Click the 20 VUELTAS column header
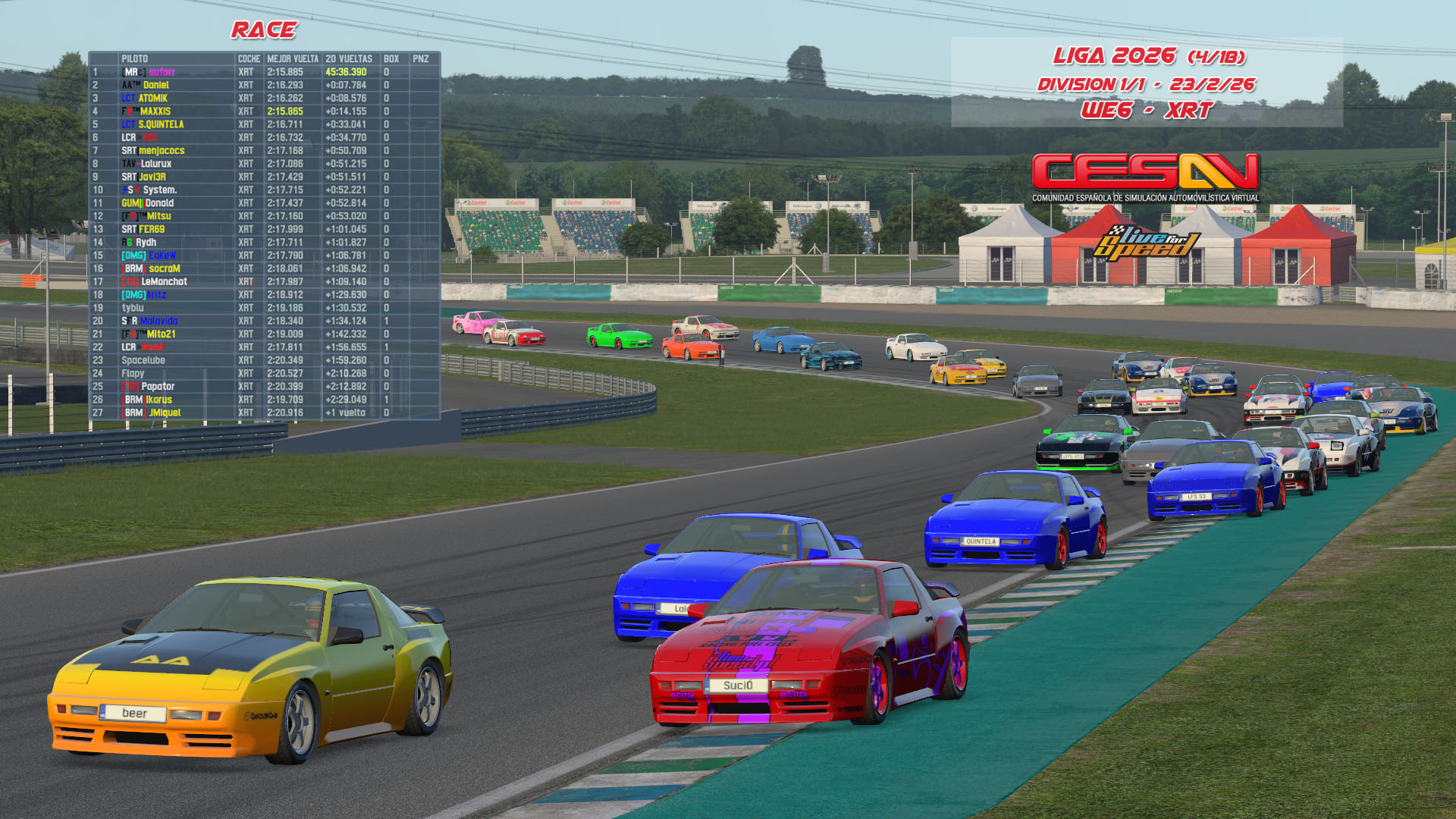The height and width of the screenshot is (819, 1456). click(x=349, y=58)
